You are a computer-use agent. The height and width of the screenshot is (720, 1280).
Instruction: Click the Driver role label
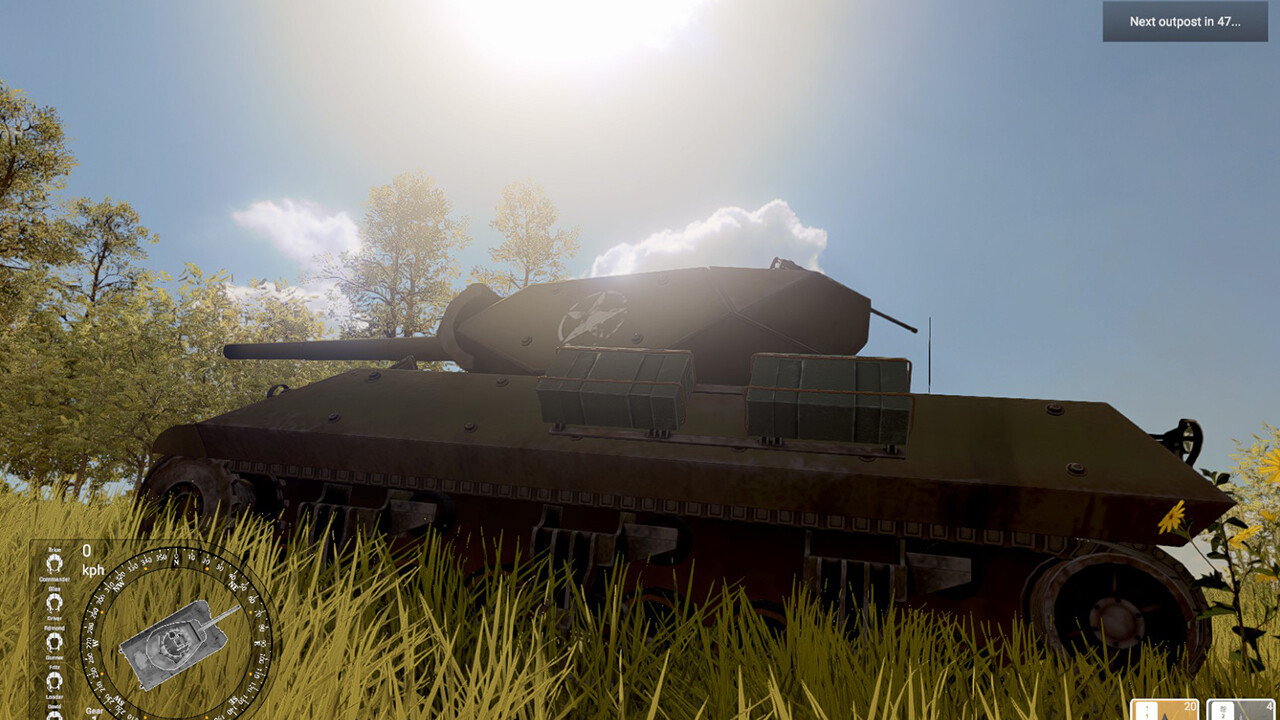click(54, 619)
